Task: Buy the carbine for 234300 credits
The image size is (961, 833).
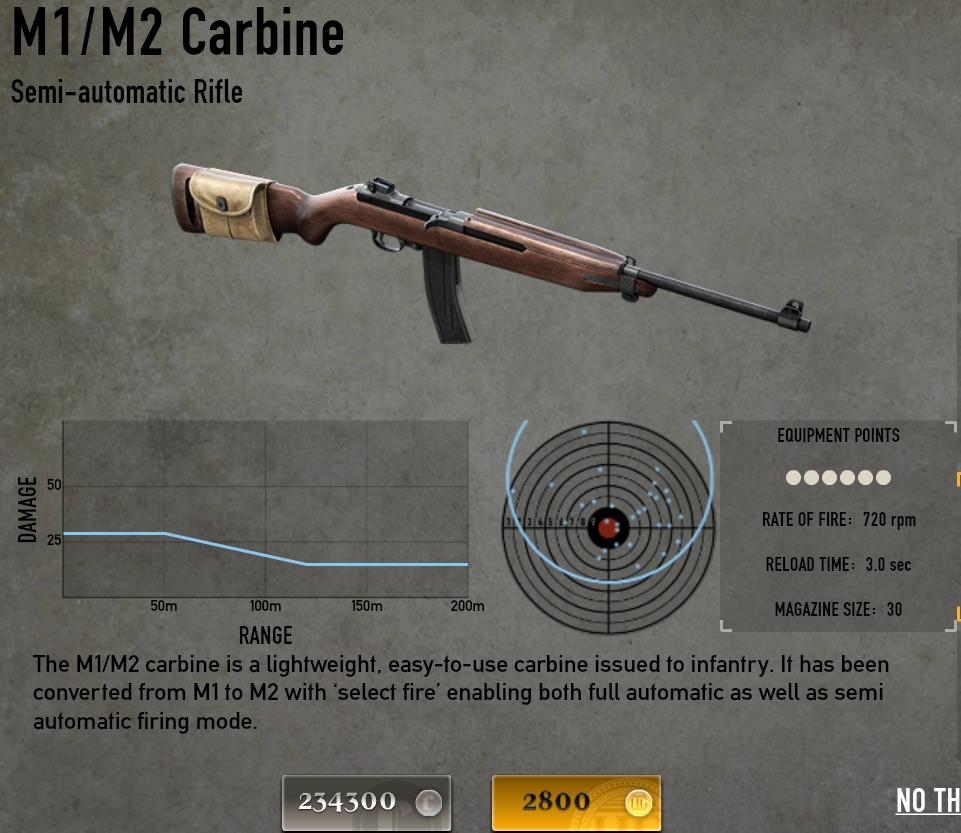Action: click(366, 802)
